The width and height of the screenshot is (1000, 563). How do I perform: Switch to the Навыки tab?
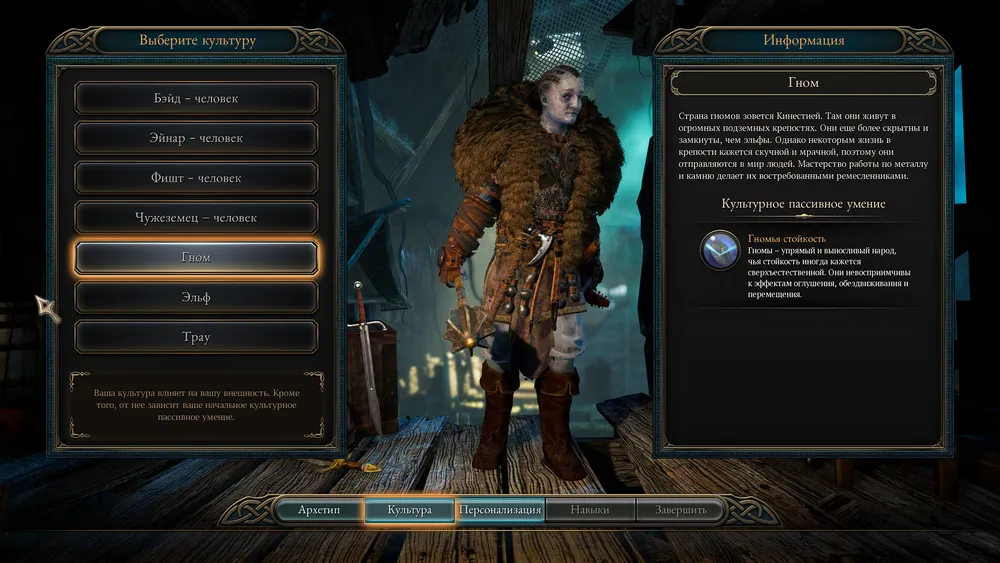[590, 510]
